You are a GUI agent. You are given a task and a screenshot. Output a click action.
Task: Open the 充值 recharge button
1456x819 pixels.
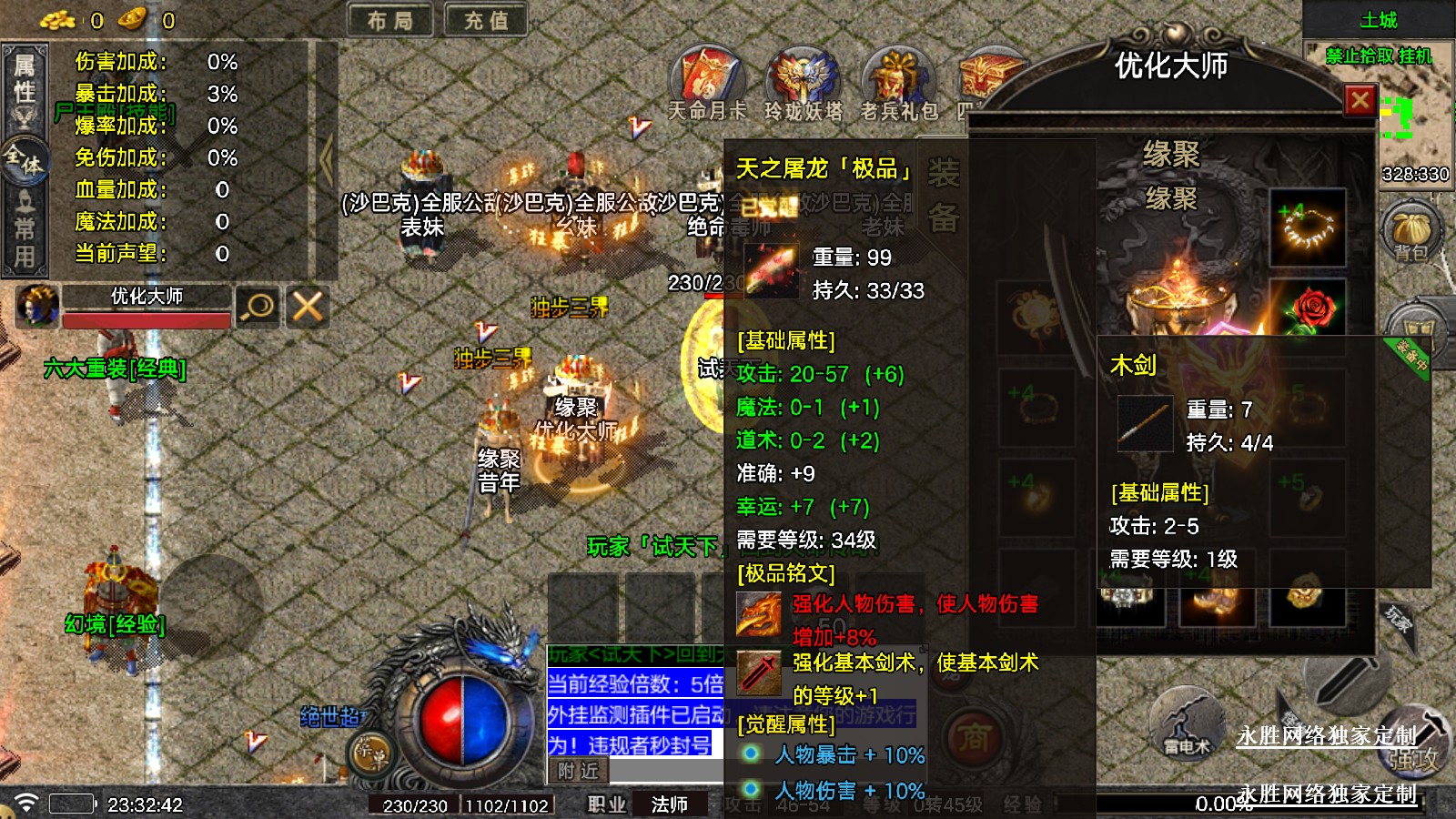tap(486, 20)
